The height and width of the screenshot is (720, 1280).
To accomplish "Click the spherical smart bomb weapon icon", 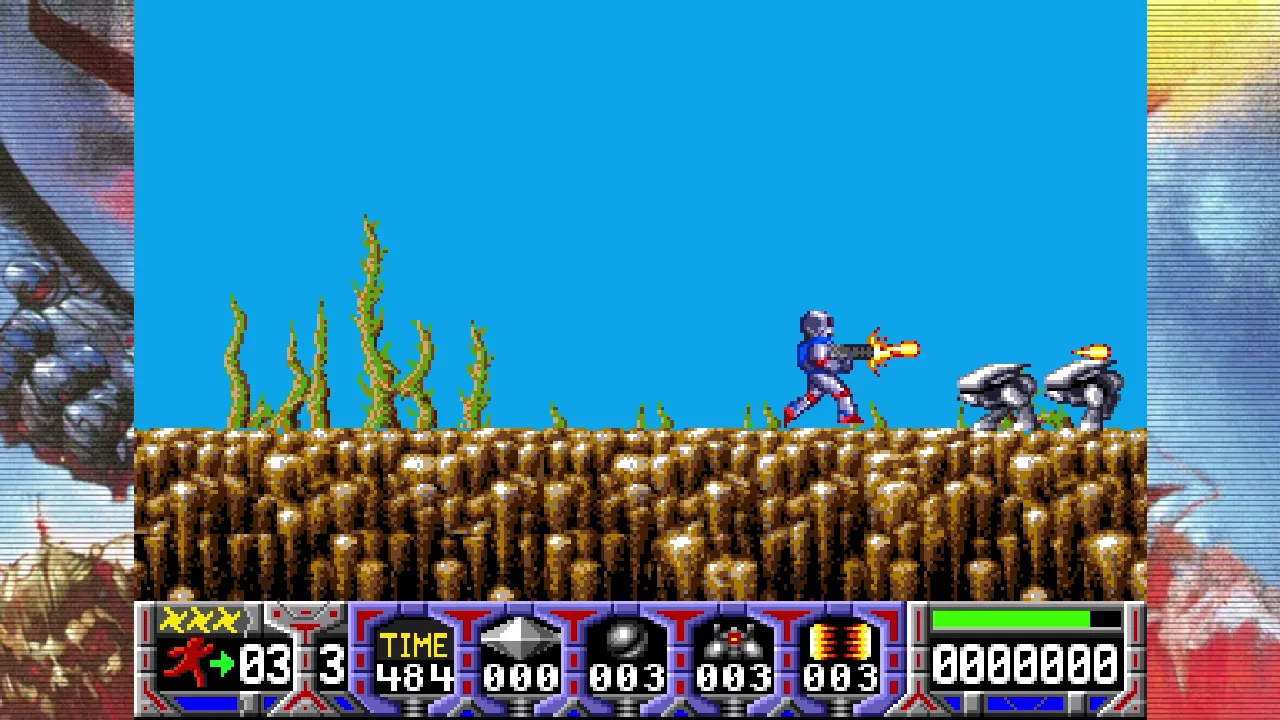I will (628, 640).
